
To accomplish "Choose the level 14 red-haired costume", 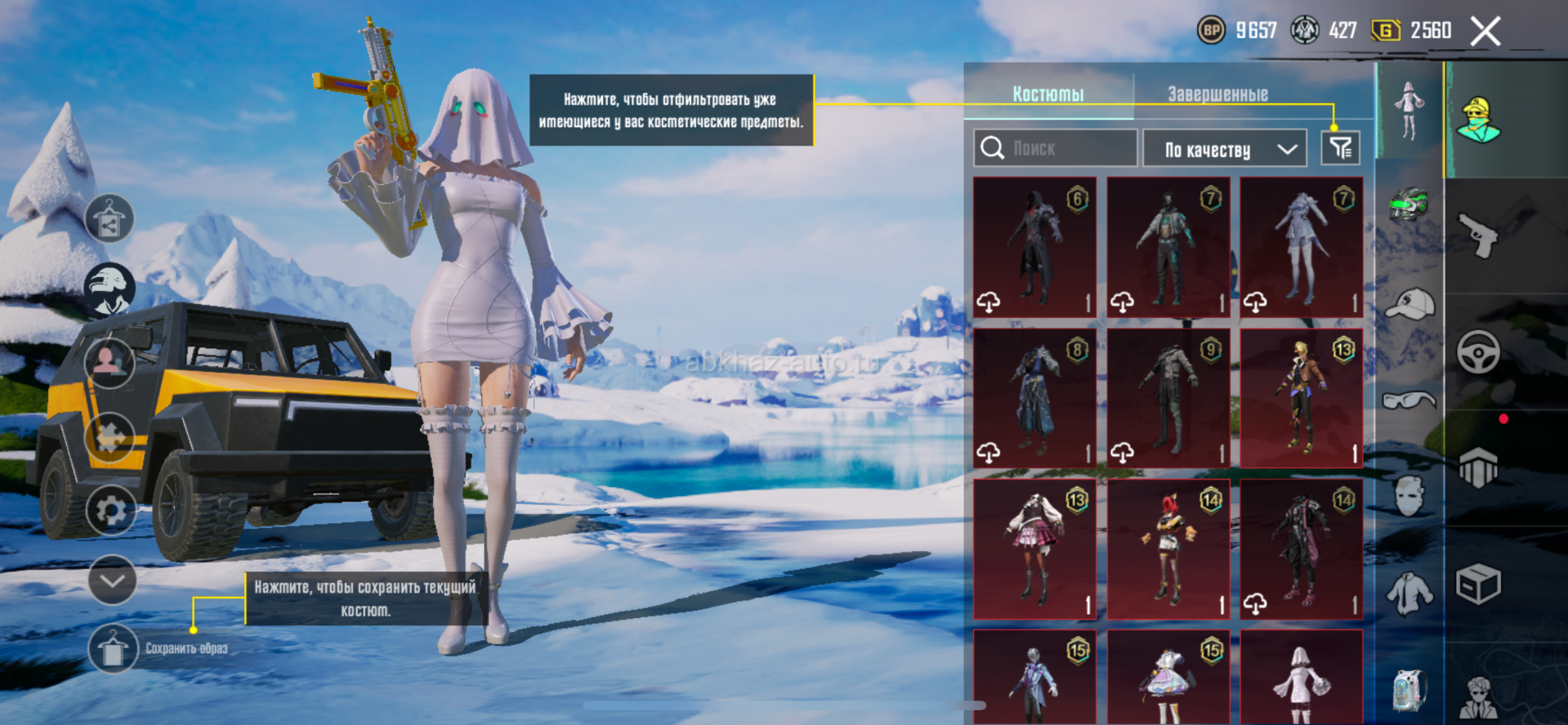I will pyautogui.click(x=1168, y=549).
